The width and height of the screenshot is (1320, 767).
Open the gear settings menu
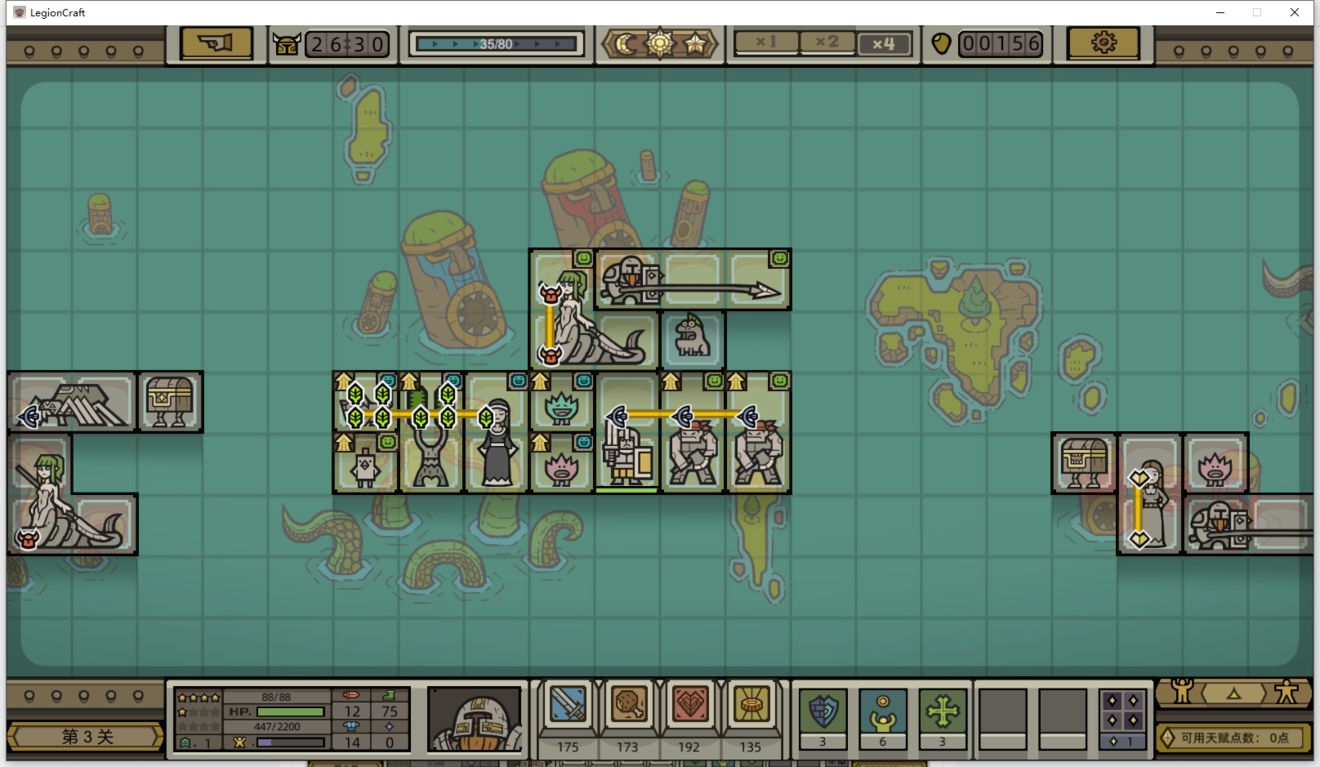click(x=1103, y=43)
